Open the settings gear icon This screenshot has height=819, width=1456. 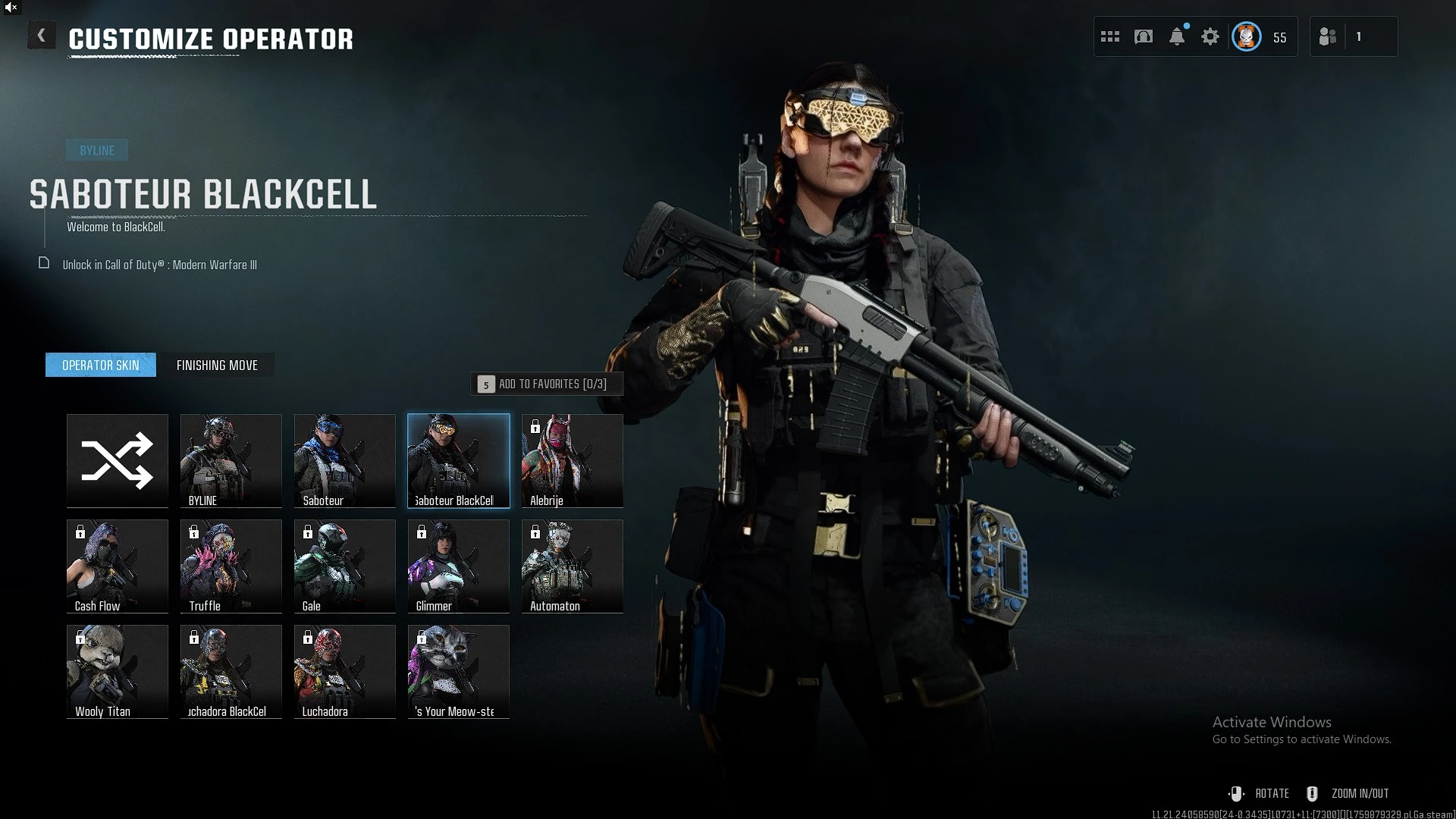(x=1210, y=37)
